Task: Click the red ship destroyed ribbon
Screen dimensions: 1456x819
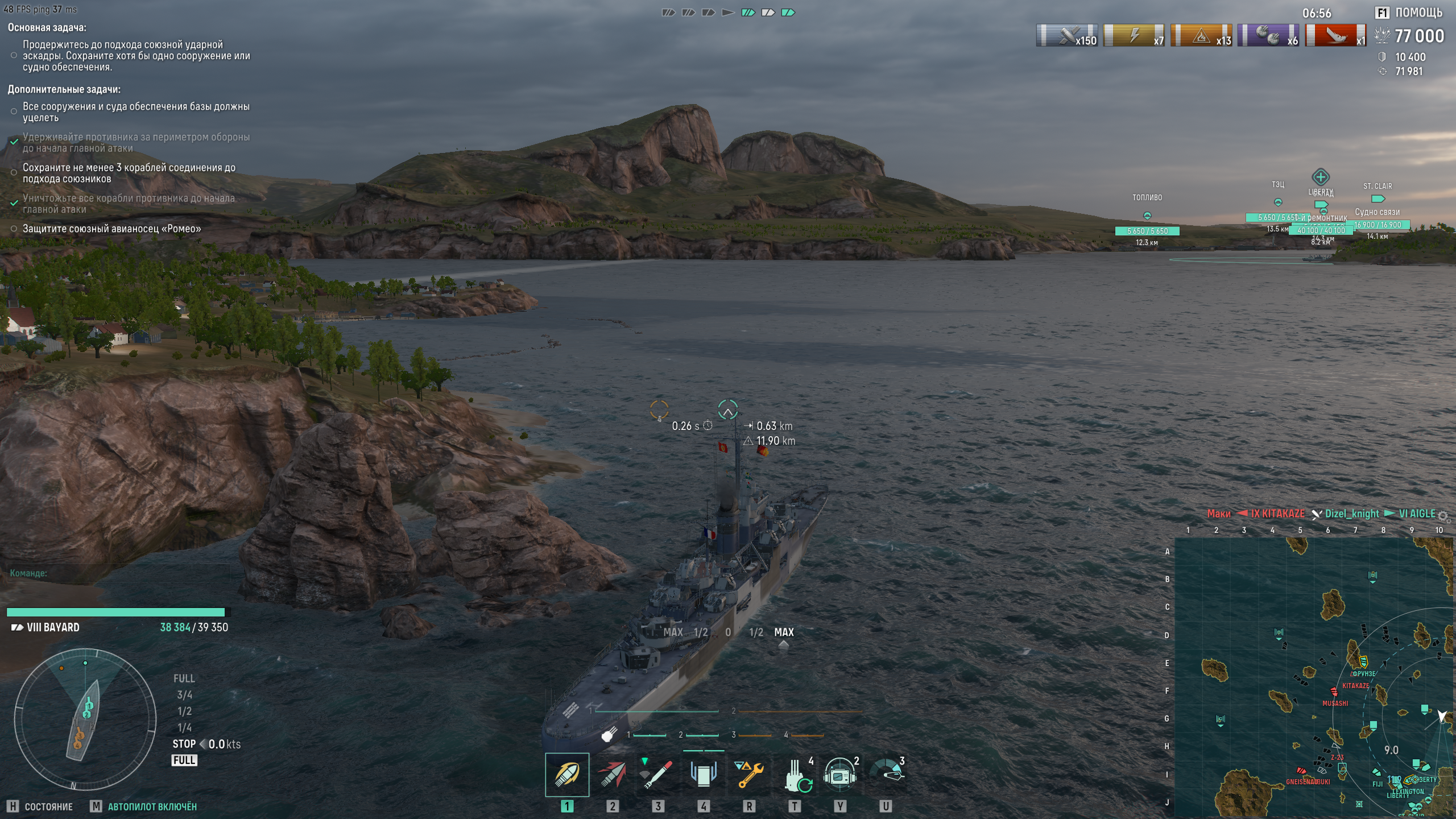Action: coord(1335,36)
